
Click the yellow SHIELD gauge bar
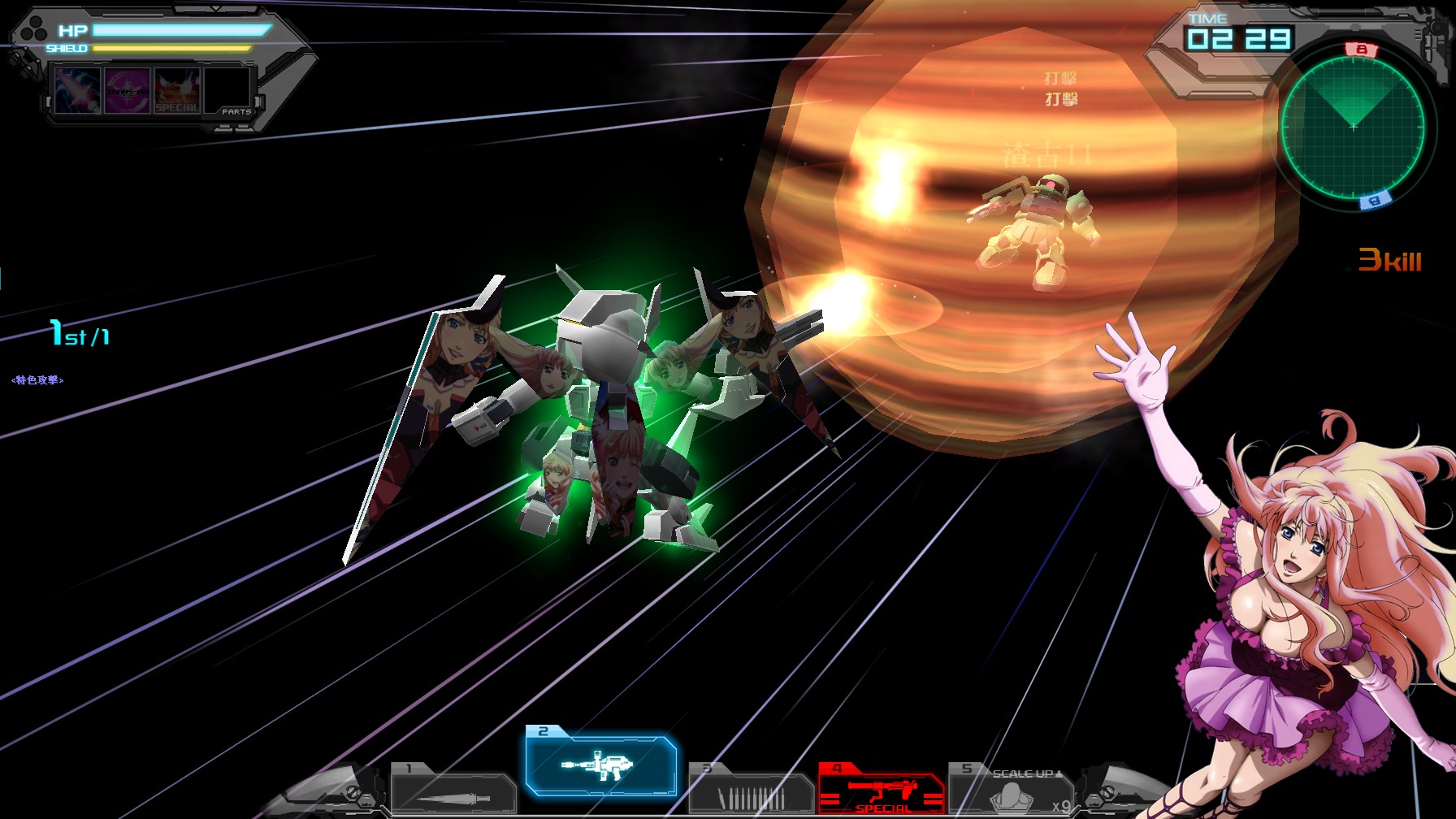click(170, 49)
